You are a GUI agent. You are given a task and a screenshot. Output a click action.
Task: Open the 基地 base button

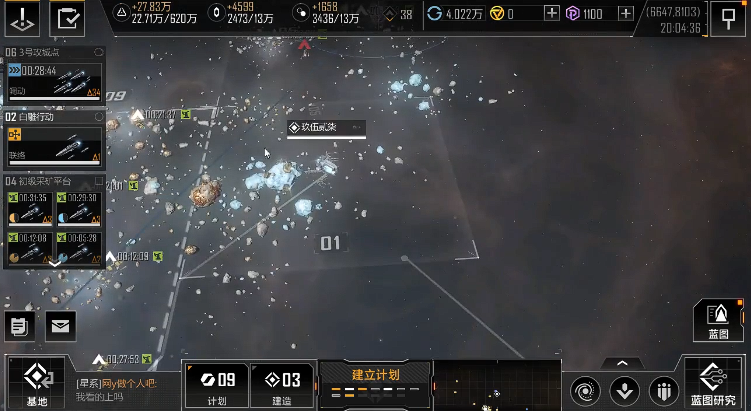pyautogui.click(x=35, y=383)
